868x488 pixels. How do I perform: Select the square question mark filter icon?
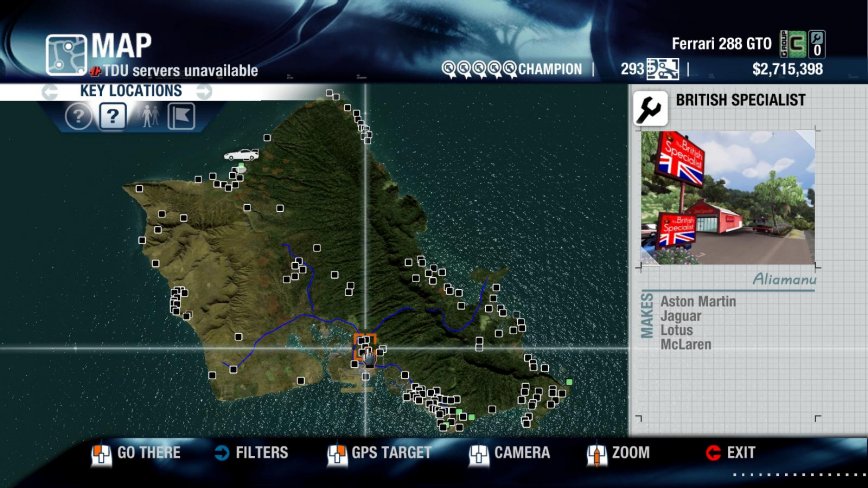pos(112,117)
